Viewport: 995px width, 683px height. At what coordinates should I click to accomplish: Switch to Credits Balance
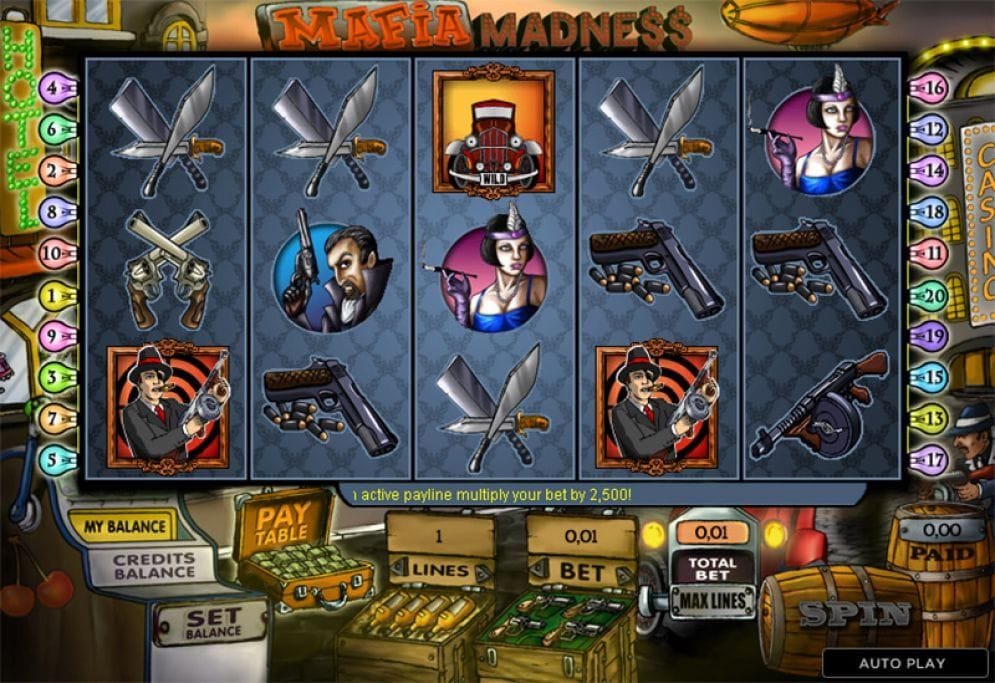[x=153, y=566]
